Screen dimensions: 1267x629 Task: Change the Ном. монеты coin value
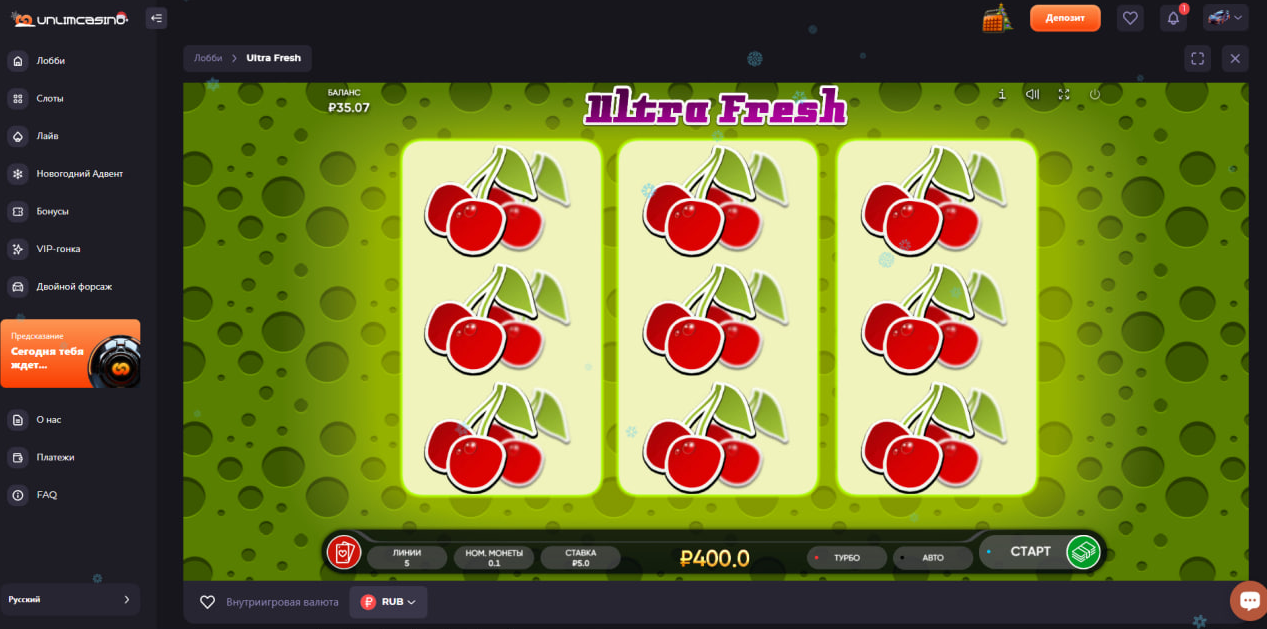coord(494,557)
